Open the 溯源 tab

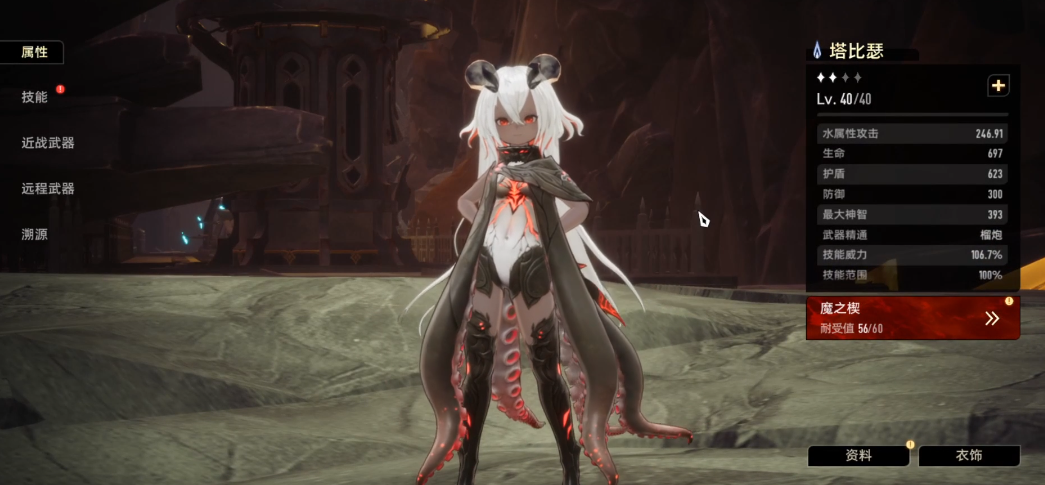pos(34,234)
